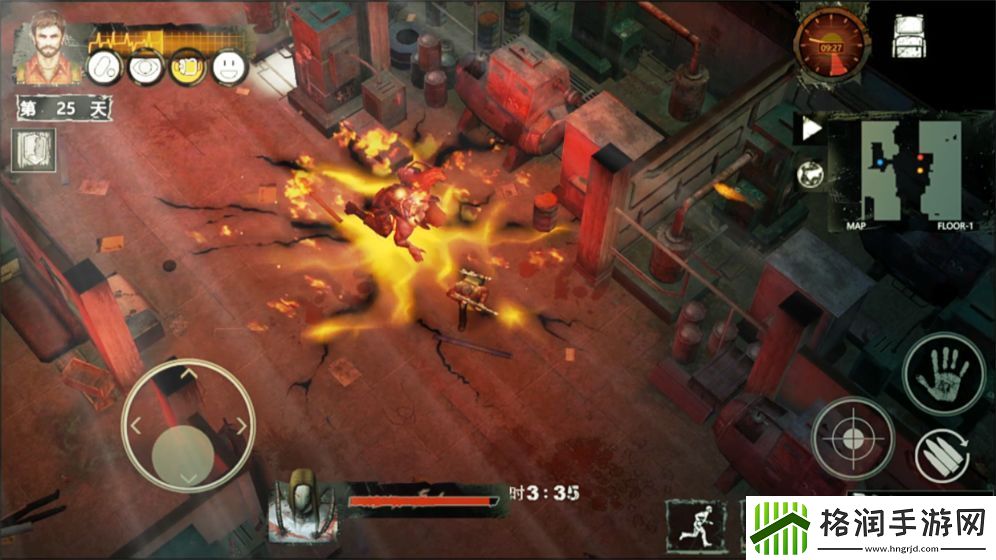This screenshot has width=996, height=560.
Task: Open the survivor character portrait
Action: tap(44, 46)
